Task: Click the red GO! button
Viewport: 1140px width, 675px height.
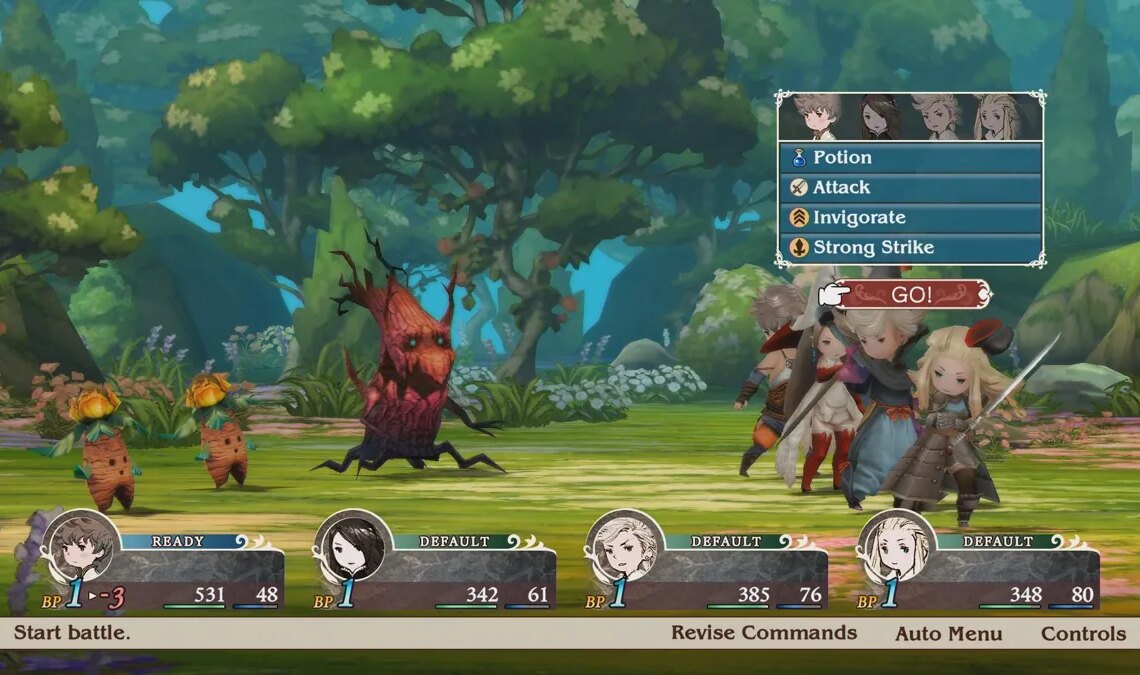Action: click(x=911, y=295)
